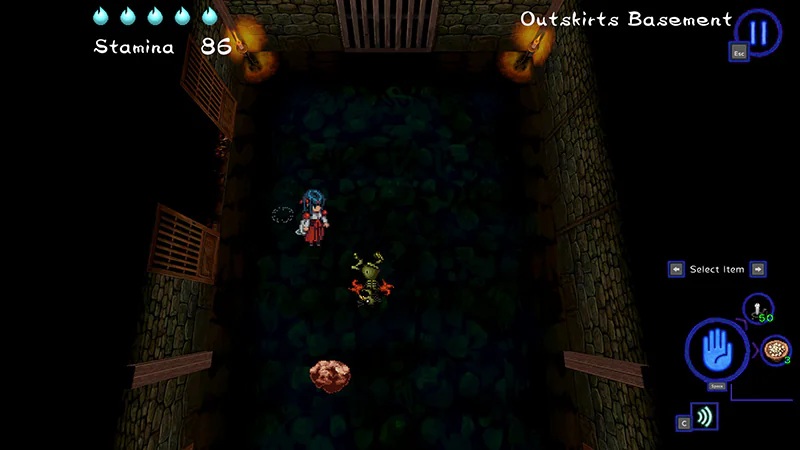Viewport: 800px width, 450px height.
Task: Choose the food bowl item slot
Action: pyautogui.click(x=775, y=350)
